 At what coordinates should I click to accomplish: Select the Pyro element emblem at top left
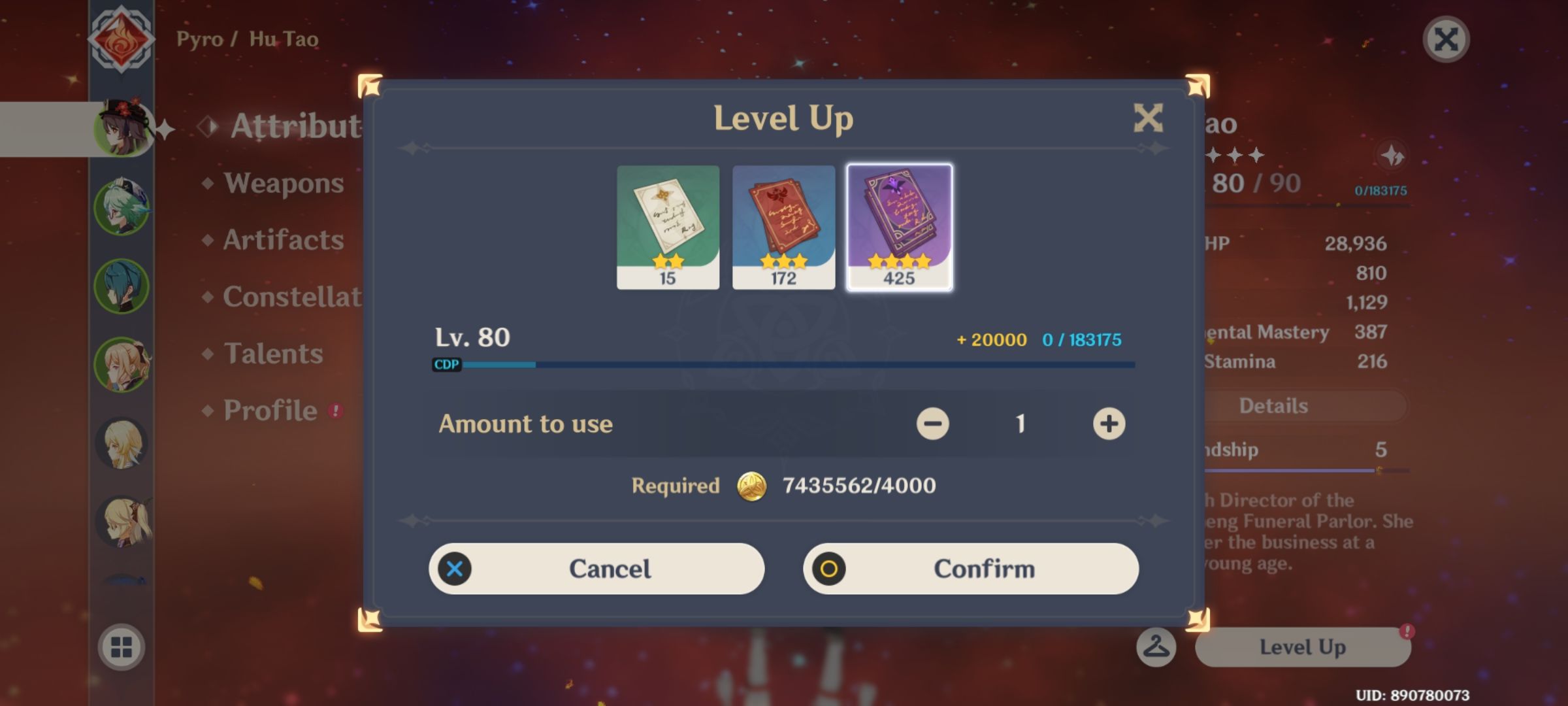[121, 38]
